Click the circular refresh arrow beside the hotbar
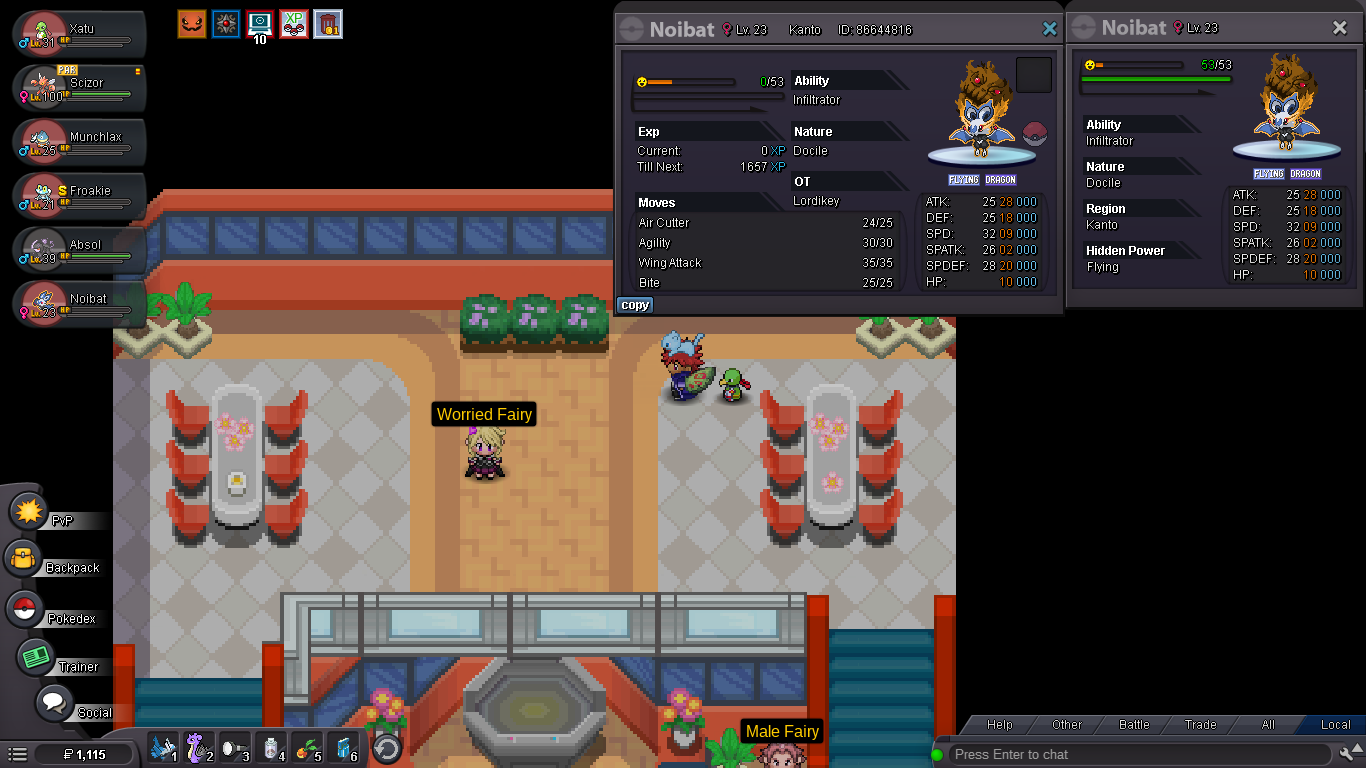This screenshot has width=1366, height=768. coord(387,748)
